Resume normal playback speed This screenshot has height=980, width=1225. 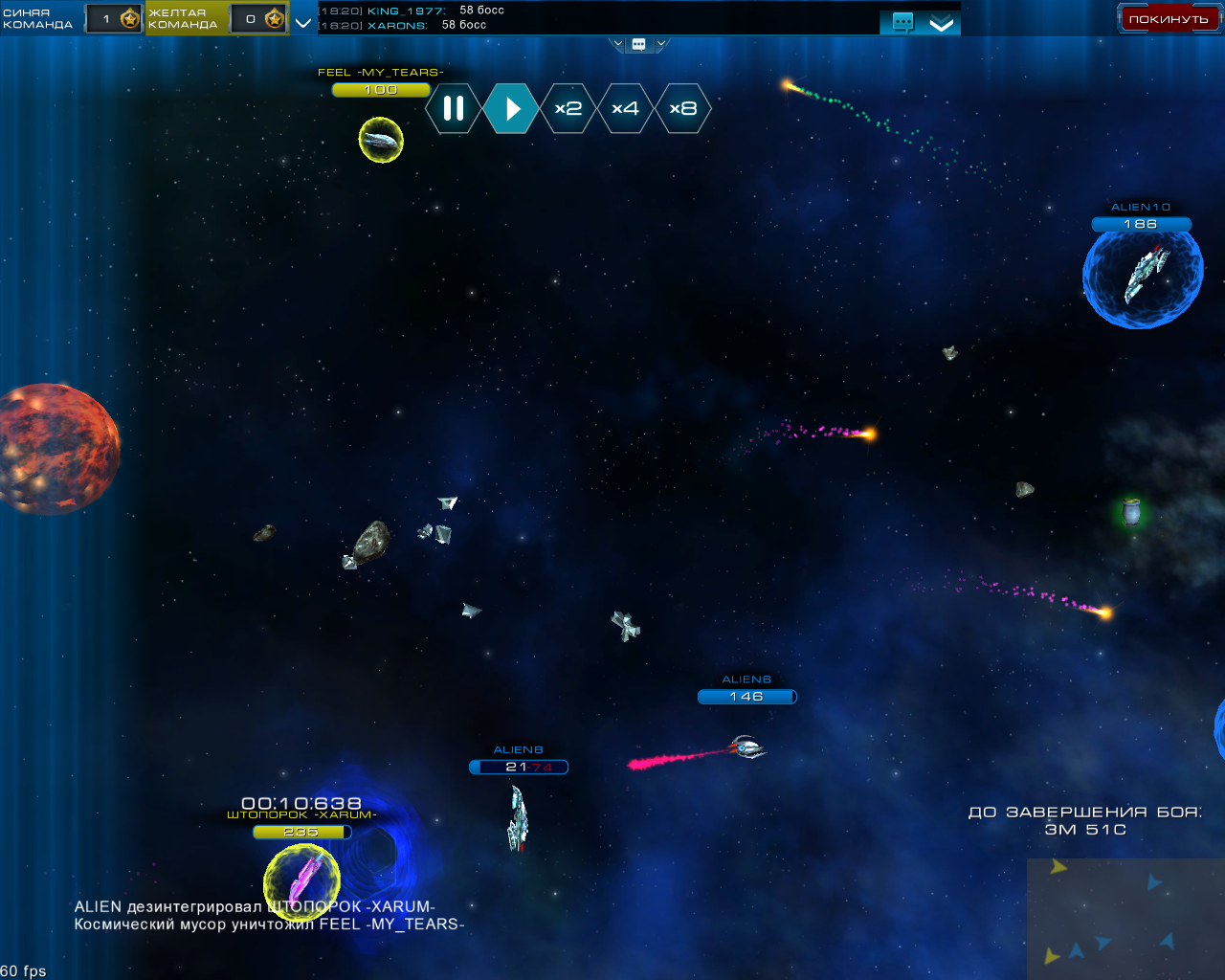click(x=511, y=108)
